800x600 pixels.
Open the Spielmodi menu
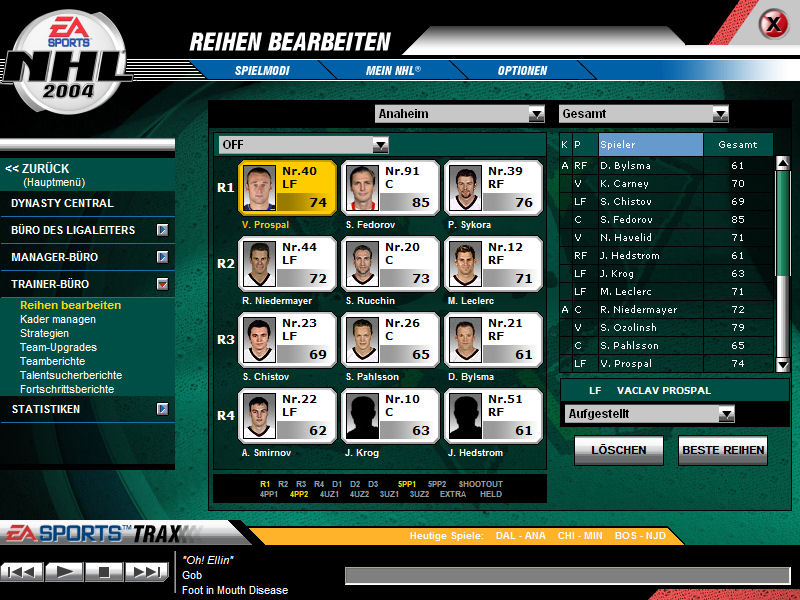click(261, 71)
